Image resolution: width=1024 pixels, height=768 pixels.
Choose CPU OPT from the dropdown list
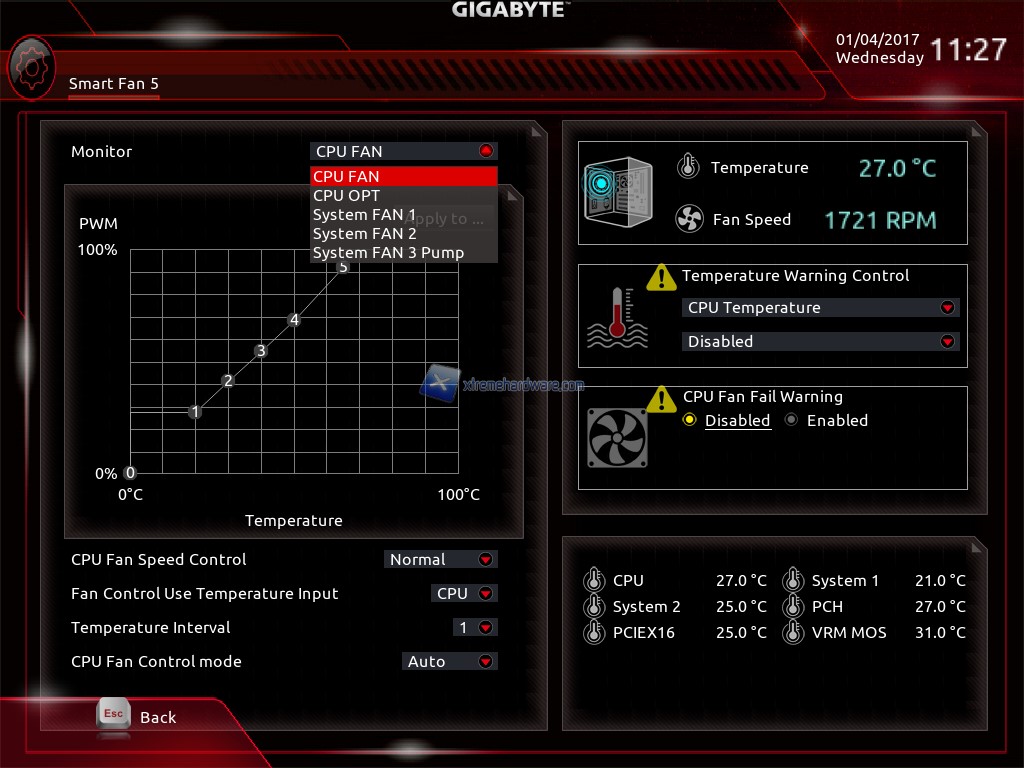click(x=404, y=196)
